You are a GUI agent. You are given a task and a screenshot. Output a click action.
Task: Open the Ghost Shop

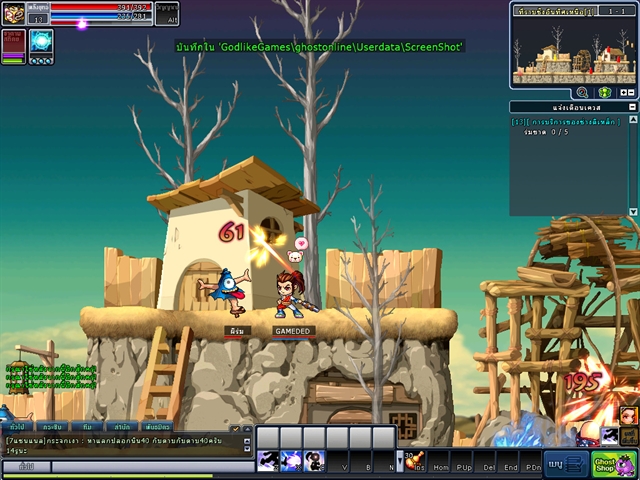(x=614, y=464)
